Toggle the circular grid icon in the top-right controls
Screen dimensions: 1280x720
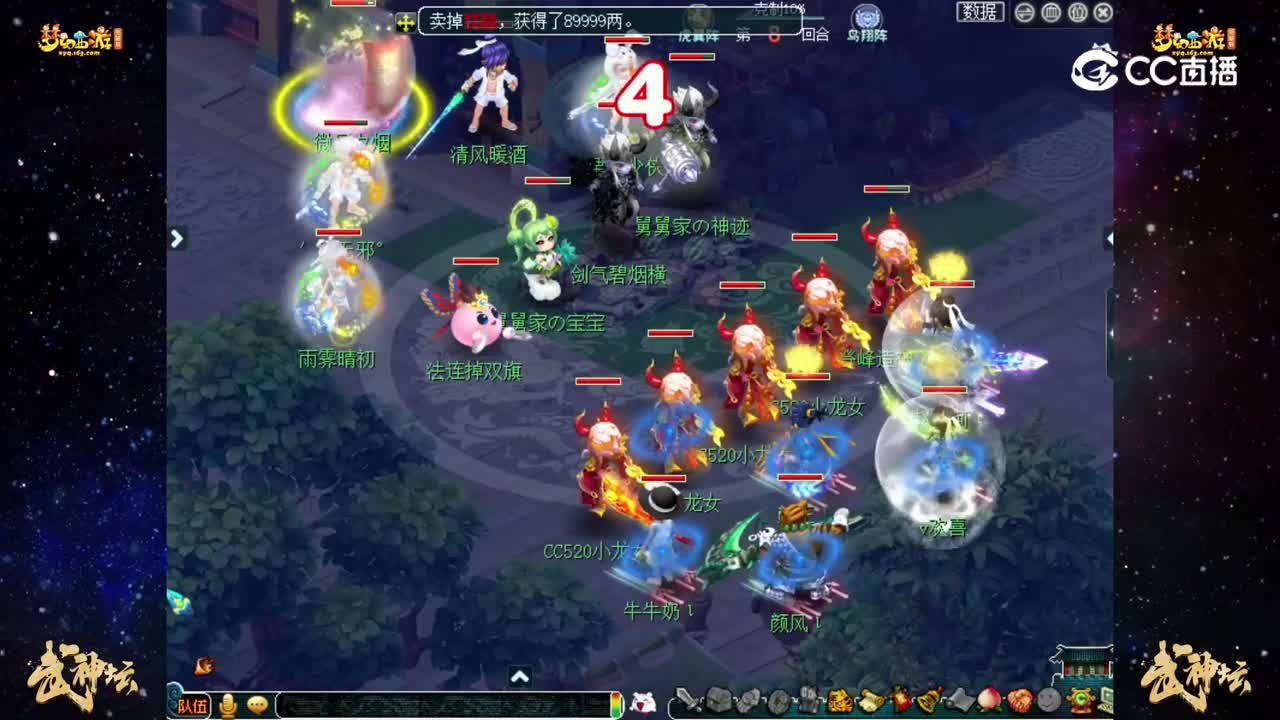point(1051,12)
